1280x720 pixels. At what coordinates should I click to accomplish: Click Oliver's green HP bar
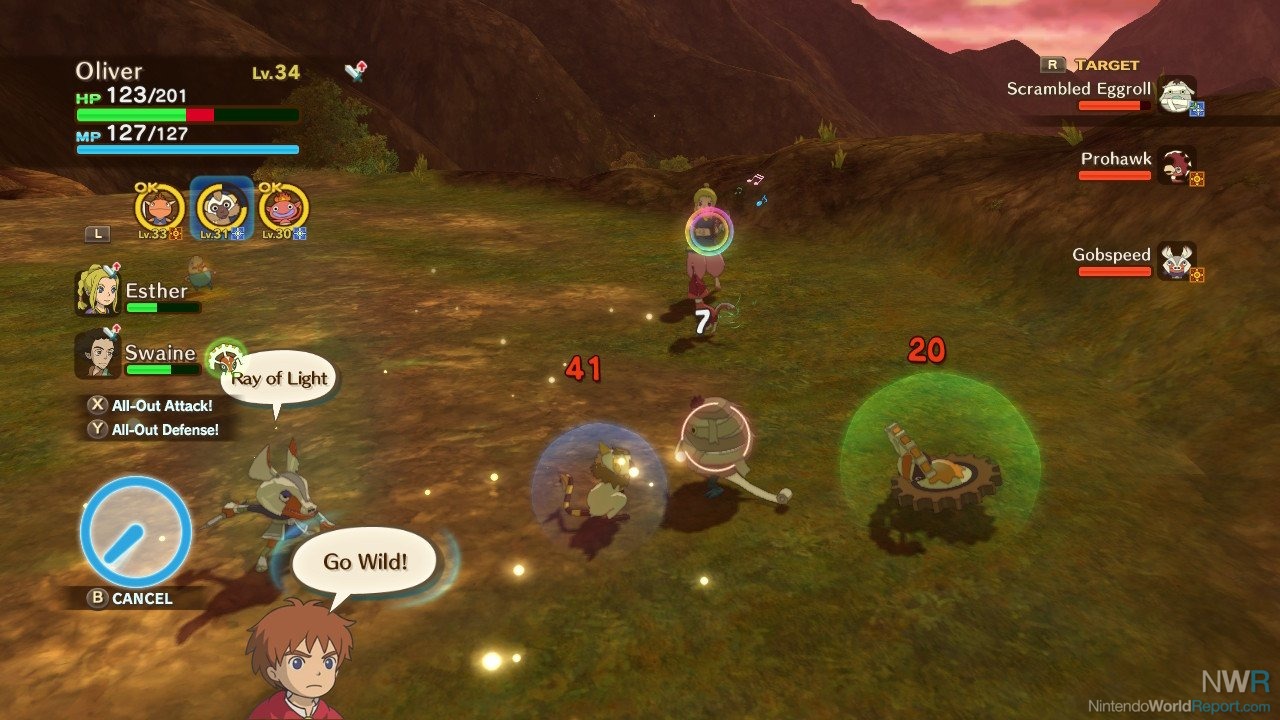pyautogui.click(x=130, y=114)
